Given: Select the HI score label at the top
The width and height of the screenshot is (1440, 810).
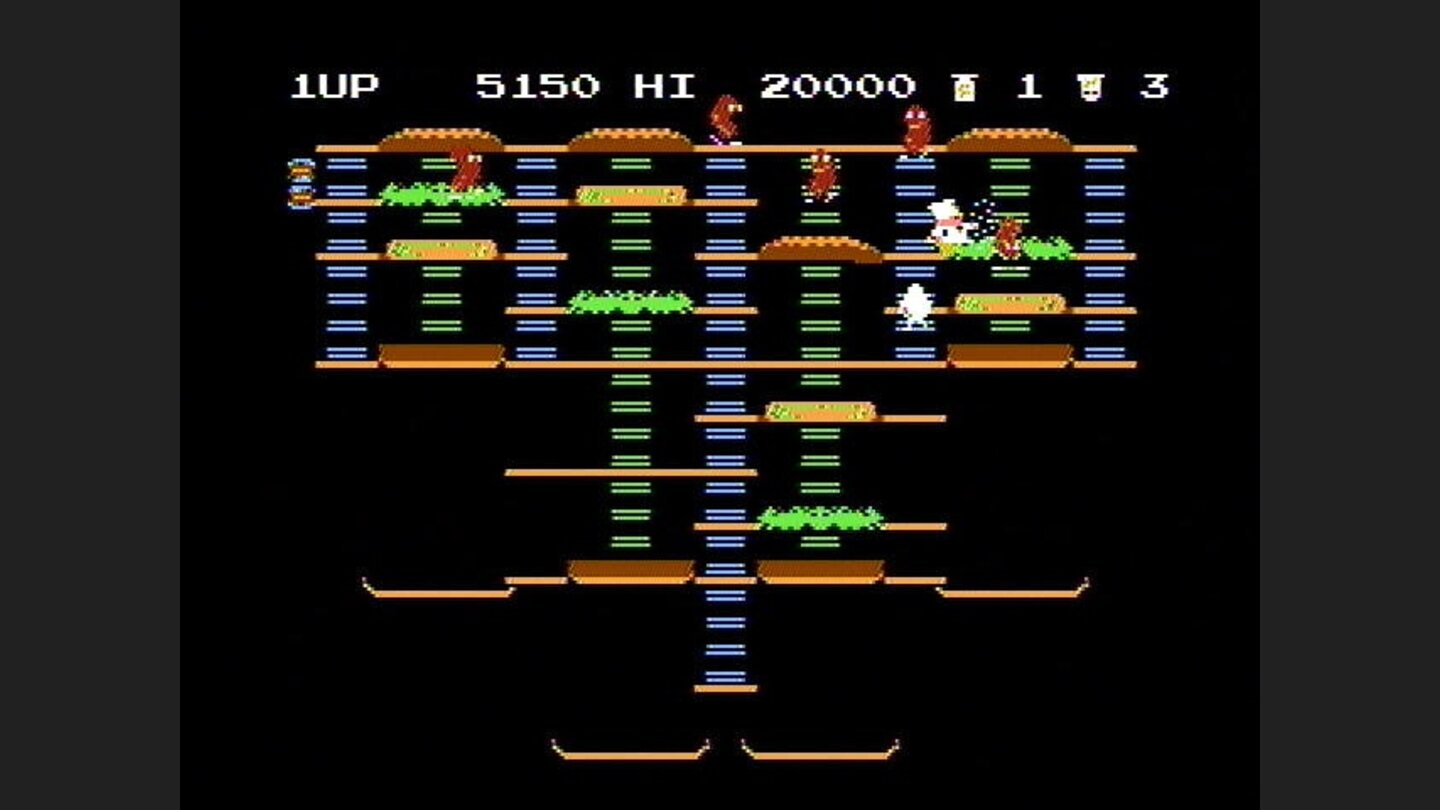Looking at the screenshot, I should pos(668,85).
